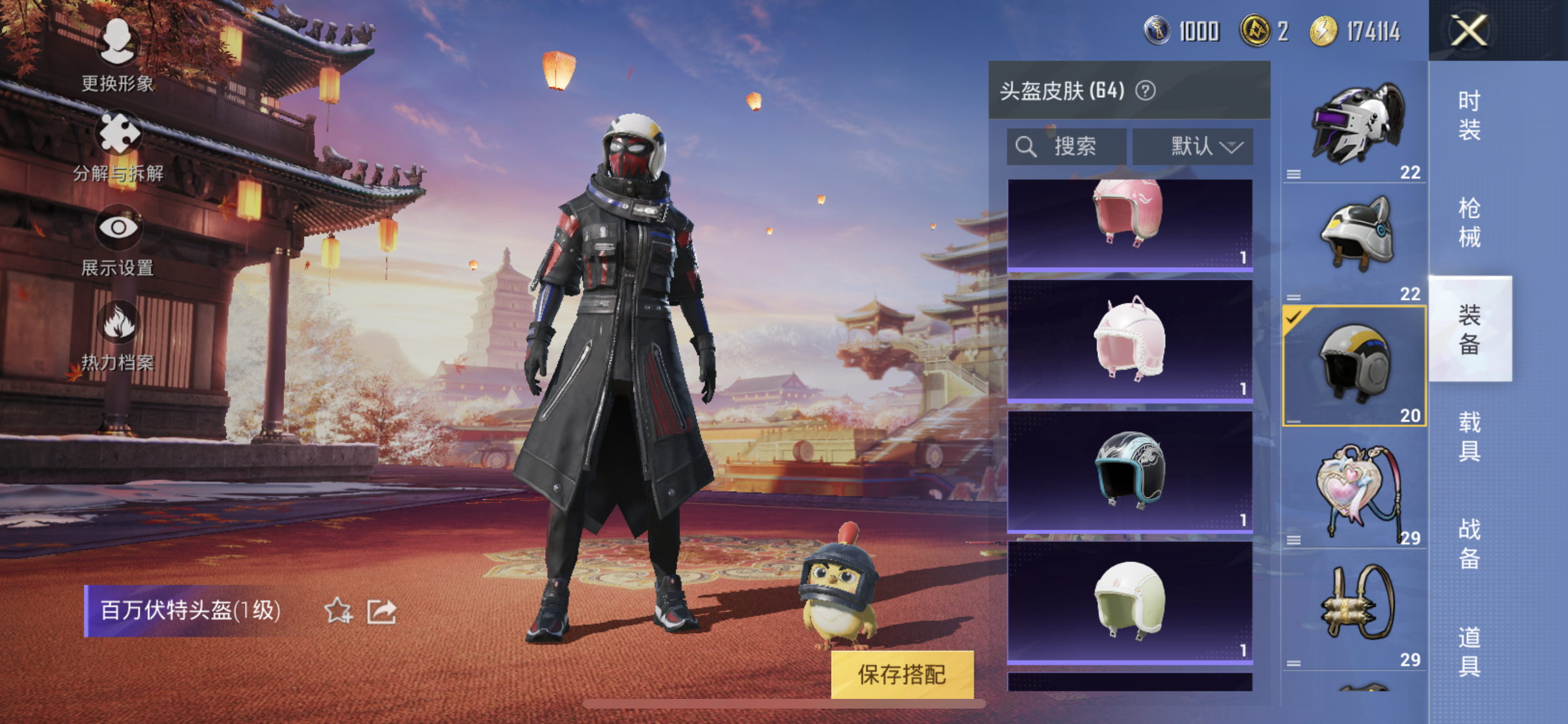
Task: Close the wardrobe screen with the X
Action: pos(1469,30)
